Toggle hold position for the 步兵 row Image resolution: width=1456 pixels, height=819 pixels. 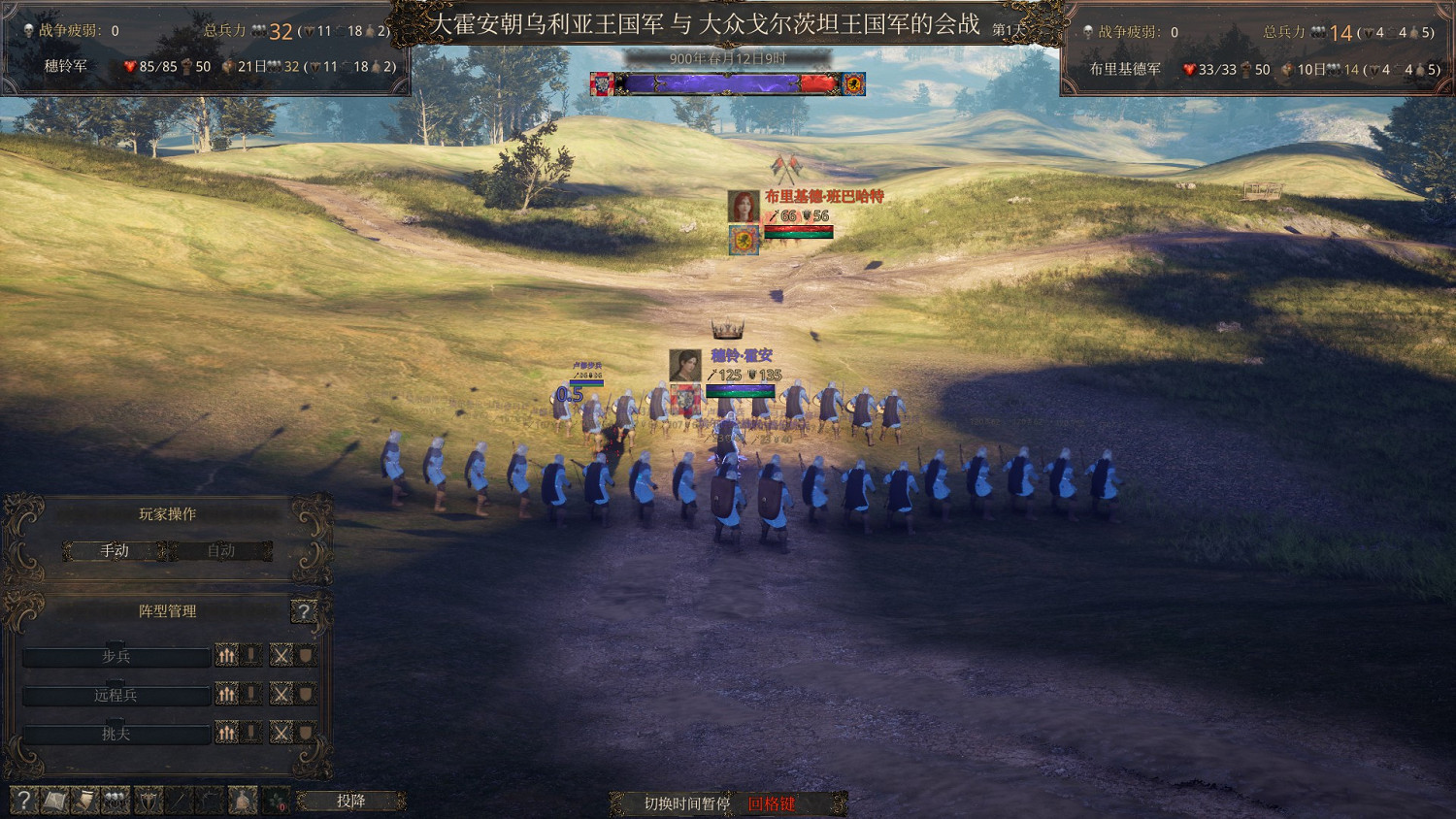pyautogui.click(x=249, y=656)
